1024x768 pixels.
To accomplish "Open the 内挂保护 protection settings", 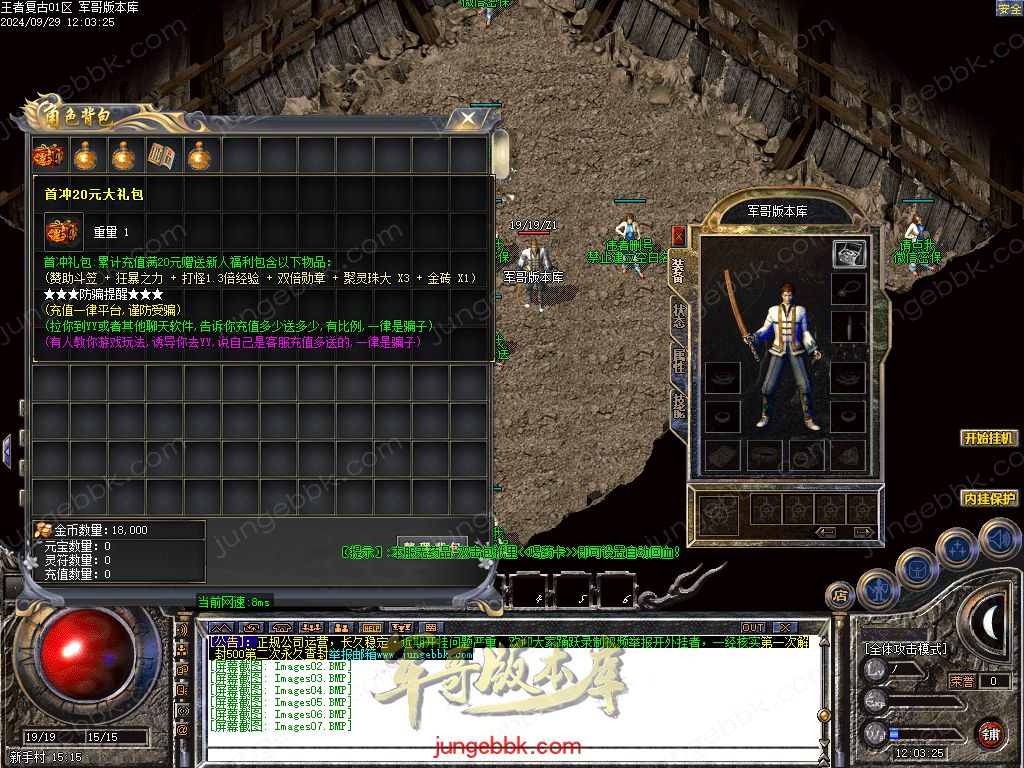I will coord(989,498).
